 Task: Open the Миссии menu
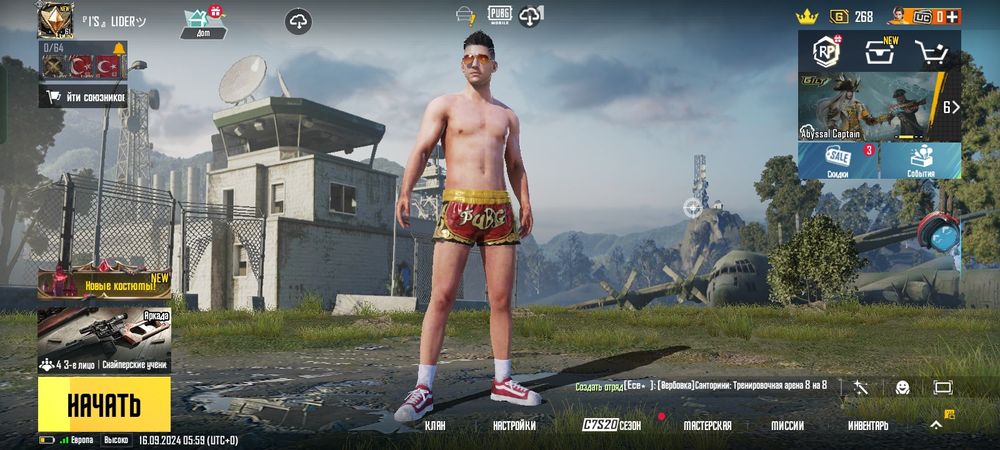pos(787,426)
